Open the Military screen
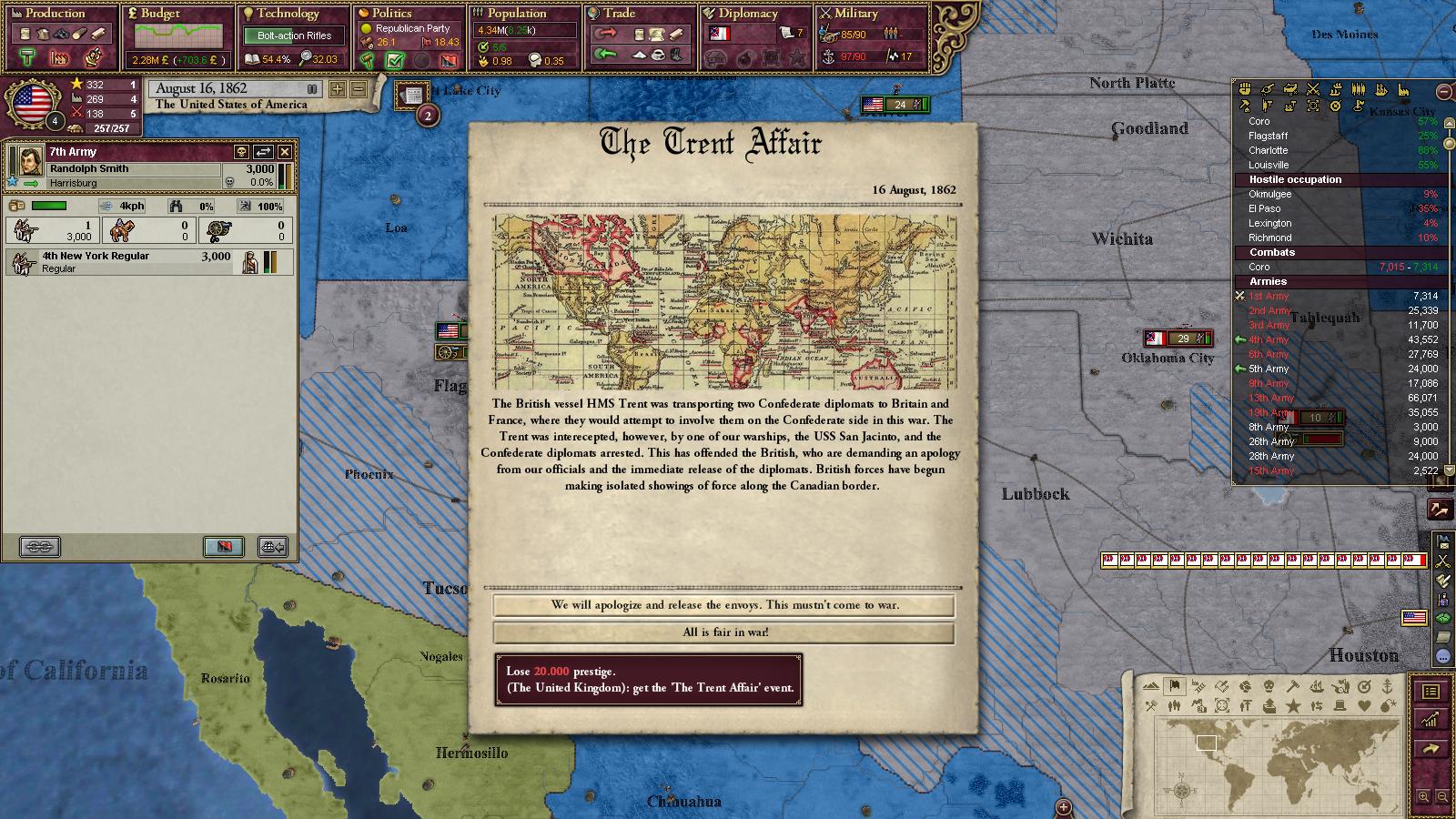1456x819 pixels. tap(855, 14)
